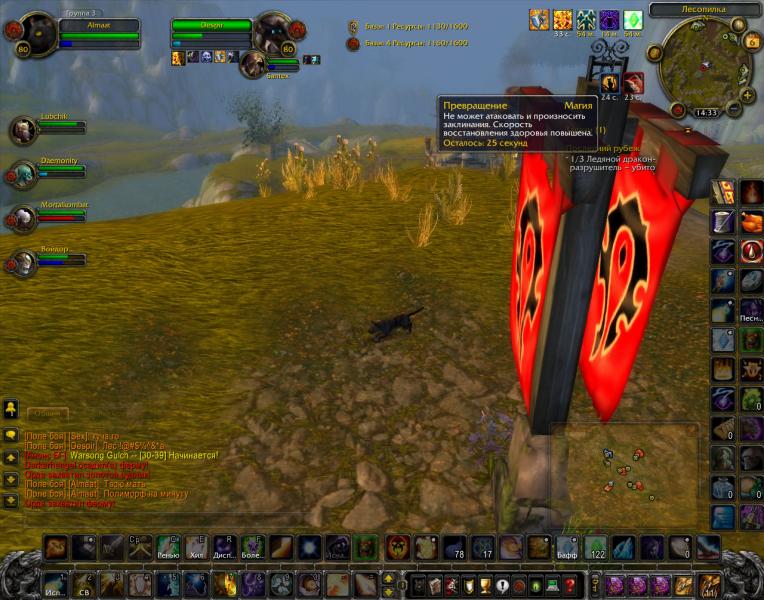Image resolution: width=764 pixels, height=600 pixels.
Task: Zoom in the minimap with plus button
Action: [748, 96]
